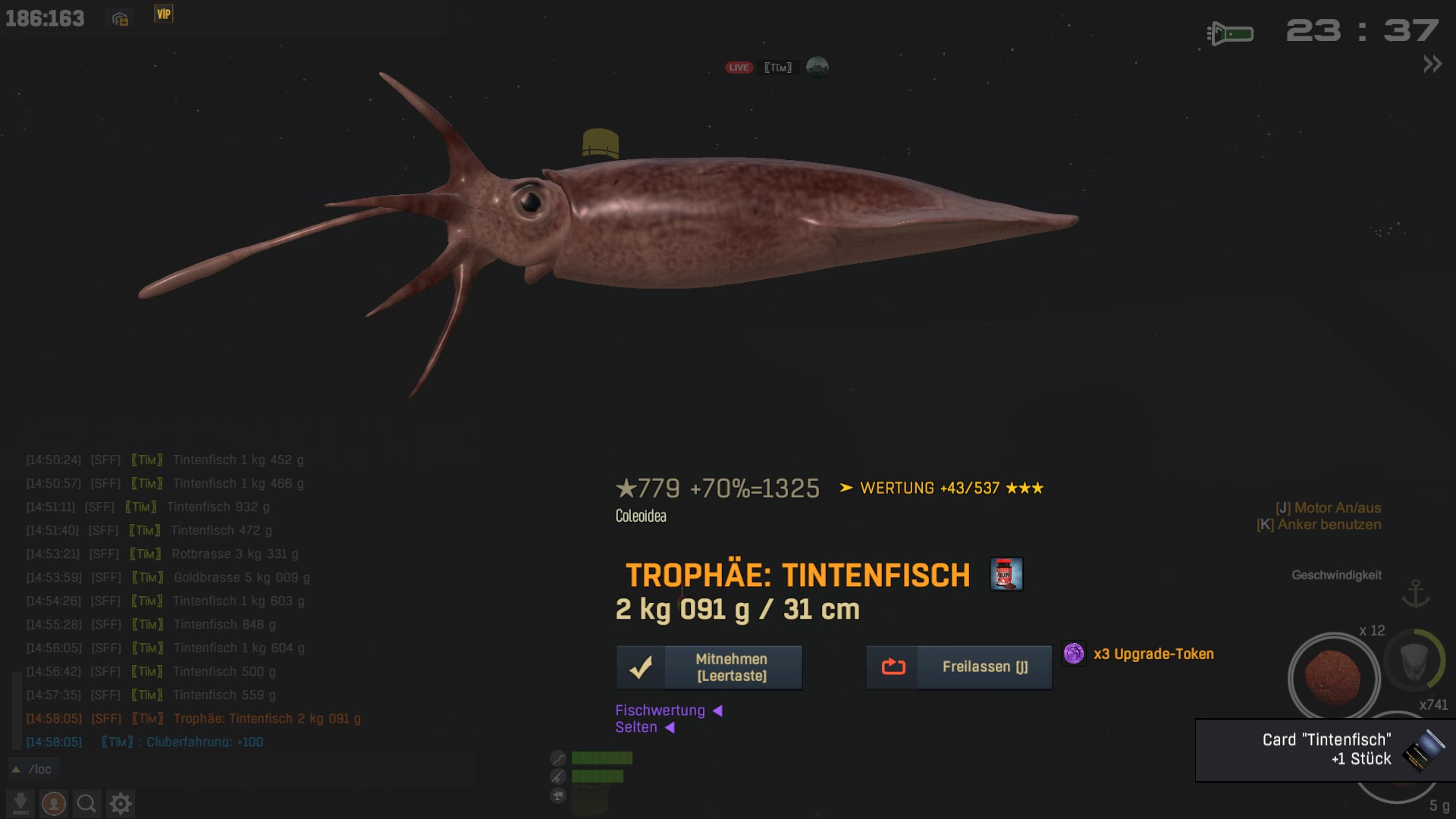Expand the double-arrow panel at top right

[1432, 64]
